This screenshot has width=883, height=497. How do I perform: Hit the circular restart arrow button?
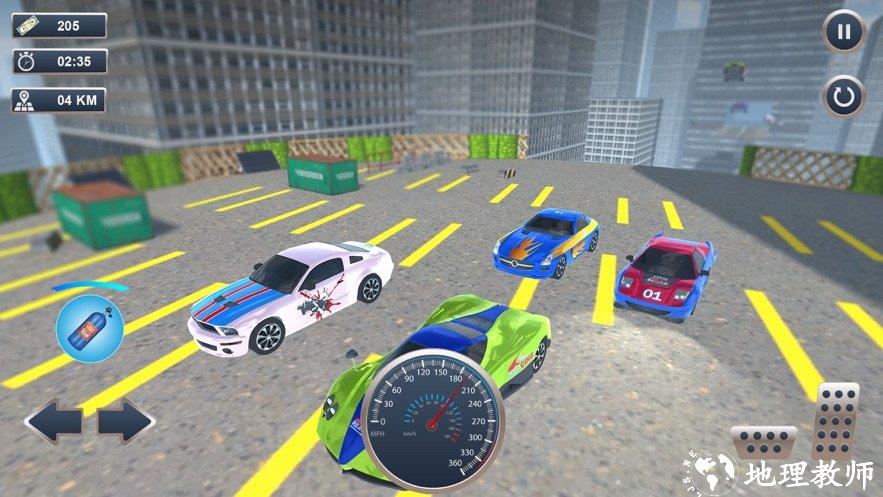pyautogui.click(x=844, y=97)
